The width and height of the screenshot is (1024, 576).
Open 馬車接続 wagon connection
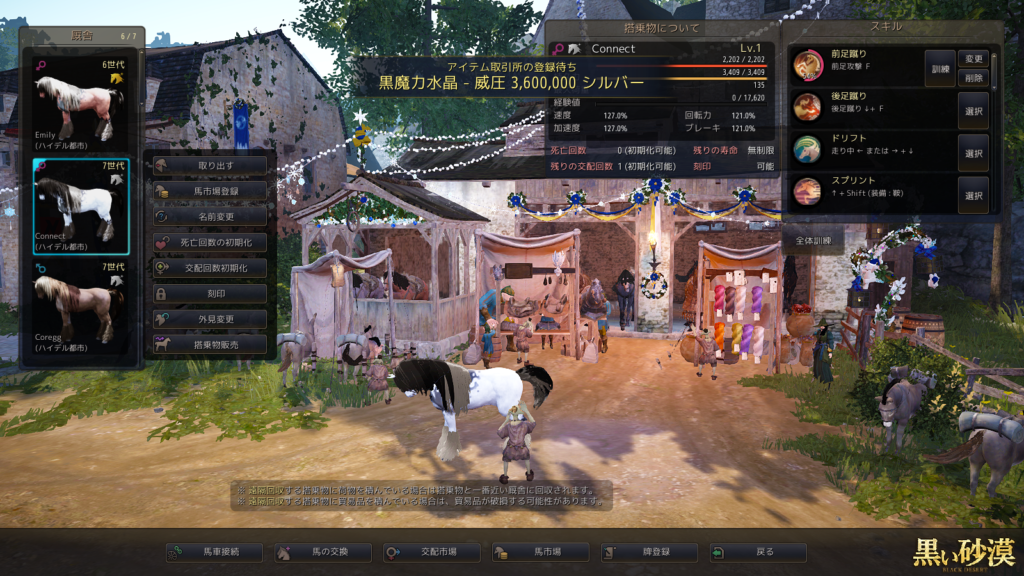pyautogui.click(x=215, y=552)
